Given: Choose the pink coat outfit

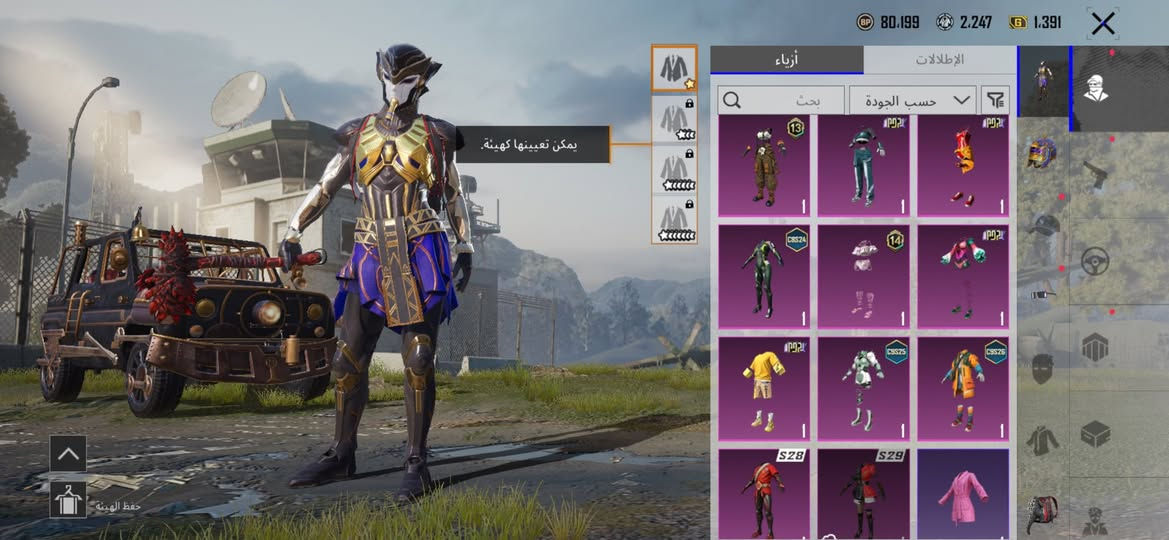Looking at the screenshot, I should (x=963, y=494).
